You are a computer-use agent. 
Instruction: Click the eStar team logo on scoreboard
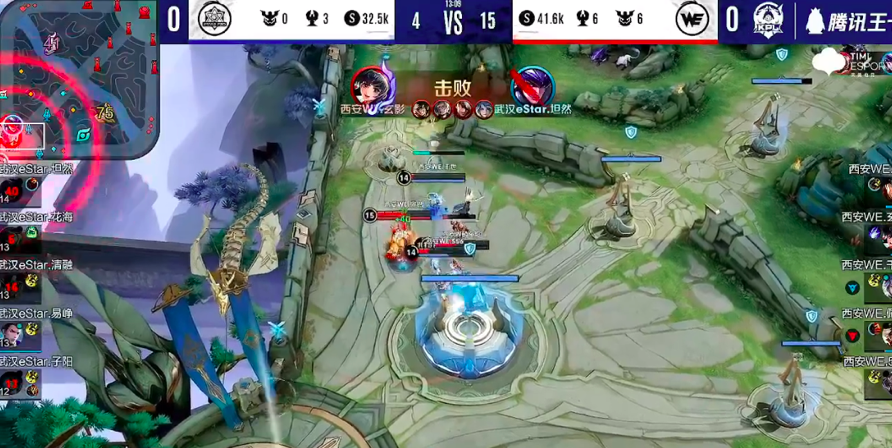pyautogui.click(x=212, y=20)
